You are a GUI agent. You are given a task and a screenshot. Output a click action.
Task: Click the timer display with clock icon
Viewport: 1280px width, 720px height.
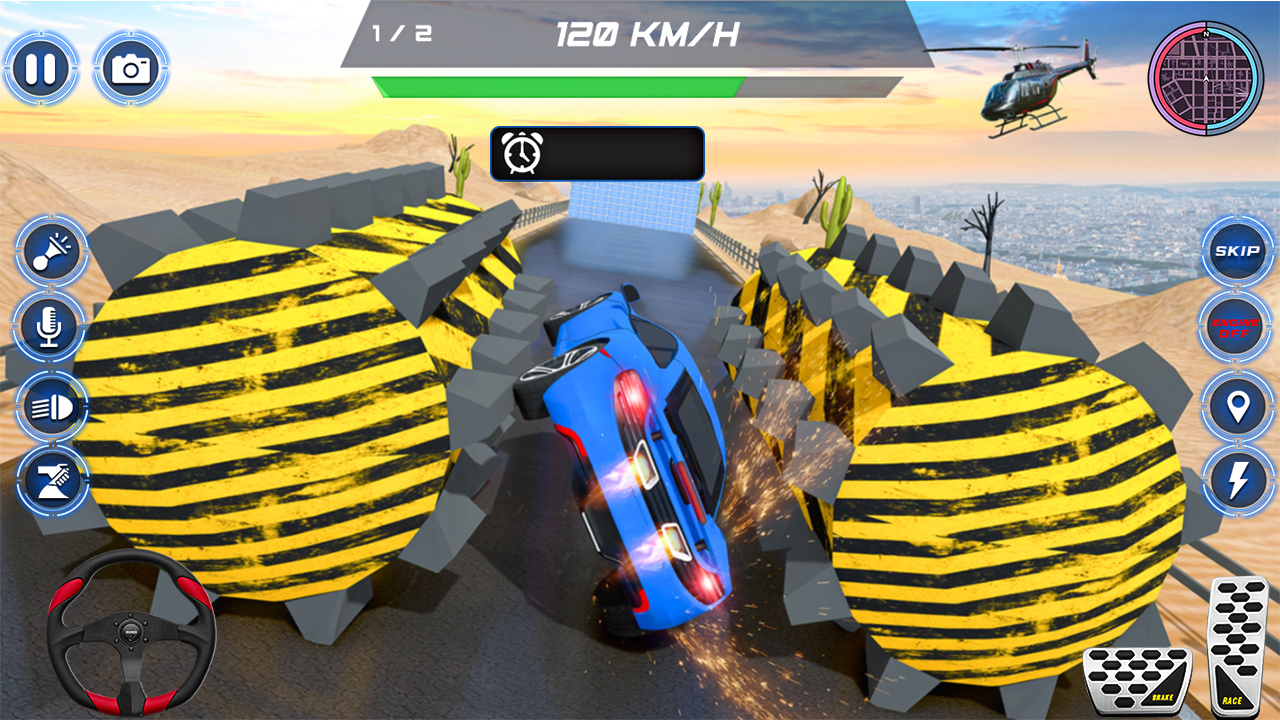(597, 153)
